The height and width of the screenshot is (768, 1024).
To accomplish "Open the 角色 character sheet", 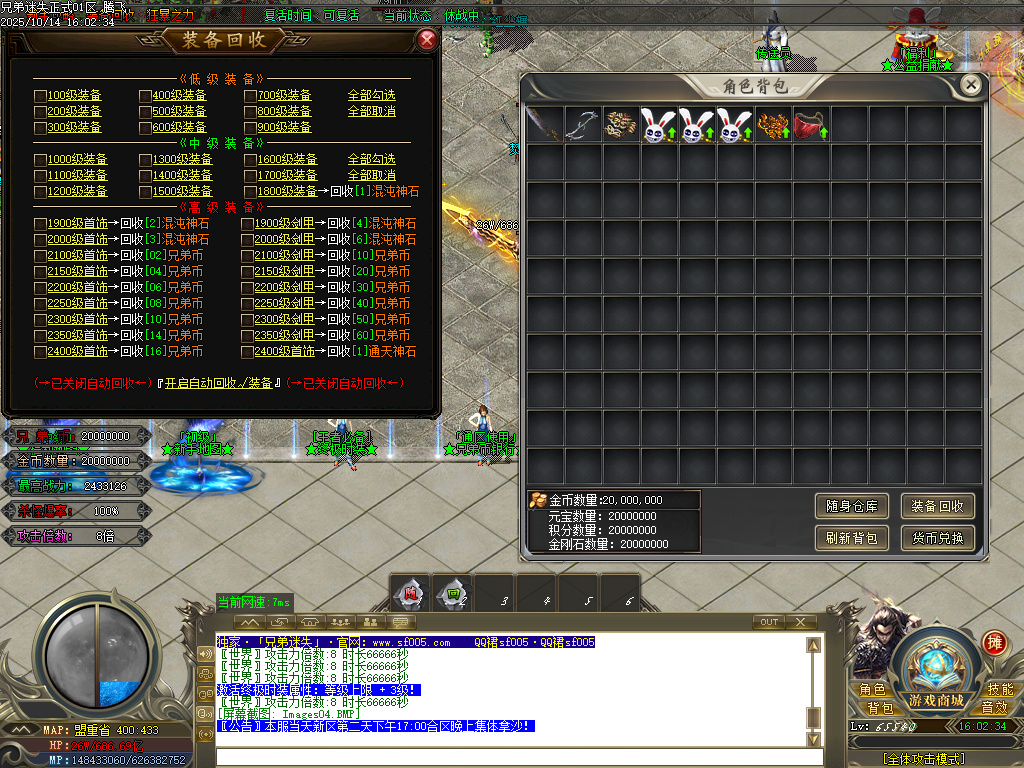I will coord(872,690).
